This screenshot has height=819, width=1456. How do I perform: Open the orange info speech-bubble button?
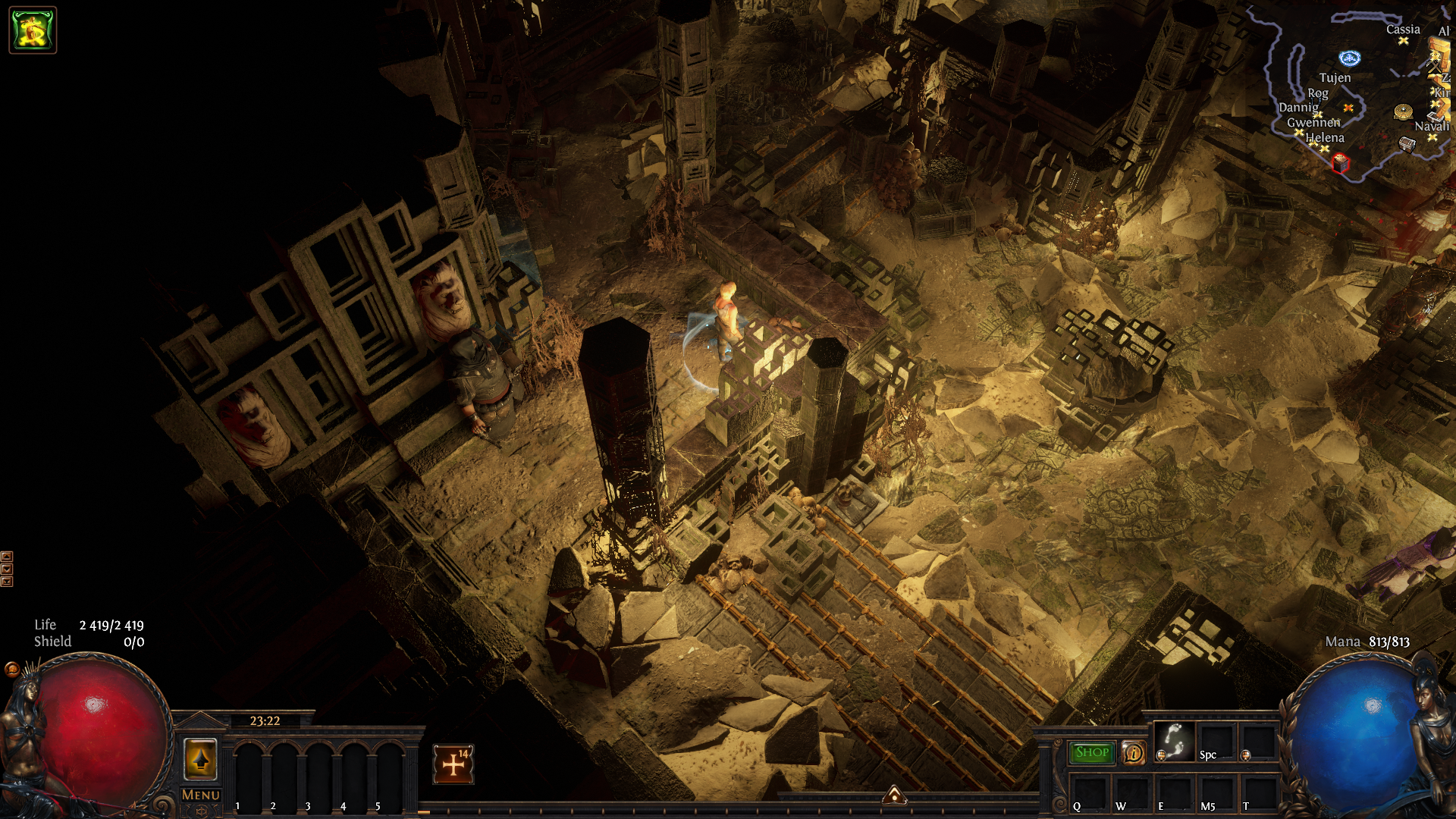tap(1133, 753)
